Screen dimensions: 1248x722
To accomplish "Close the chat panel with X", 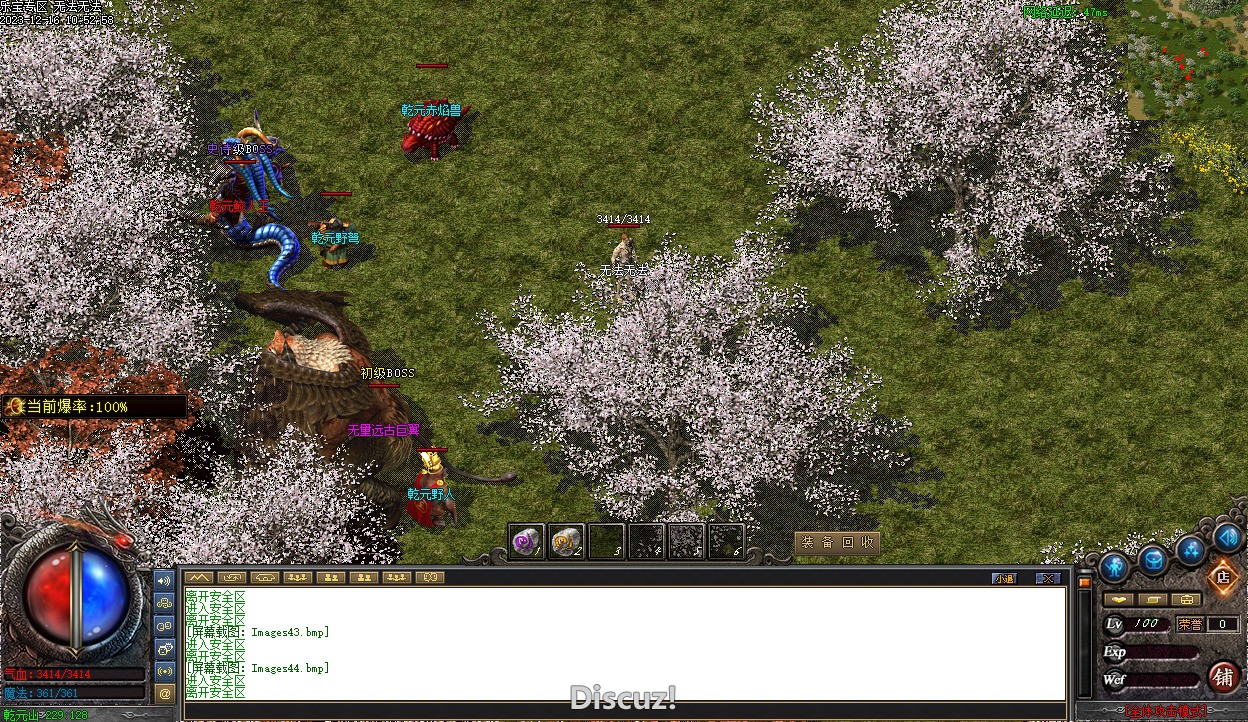I will (1047, 578).
